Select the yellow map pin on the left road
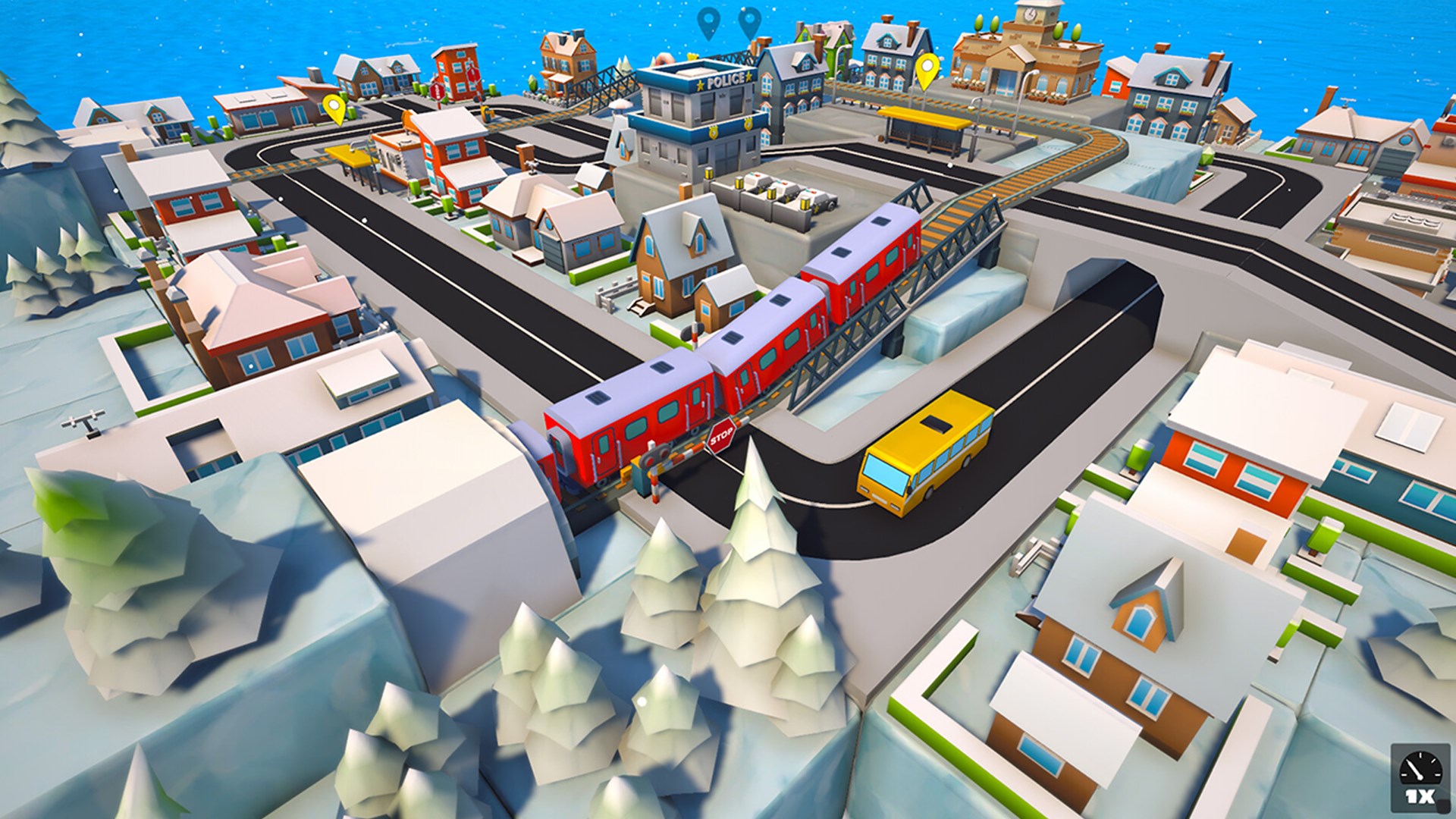 (334, 106)
